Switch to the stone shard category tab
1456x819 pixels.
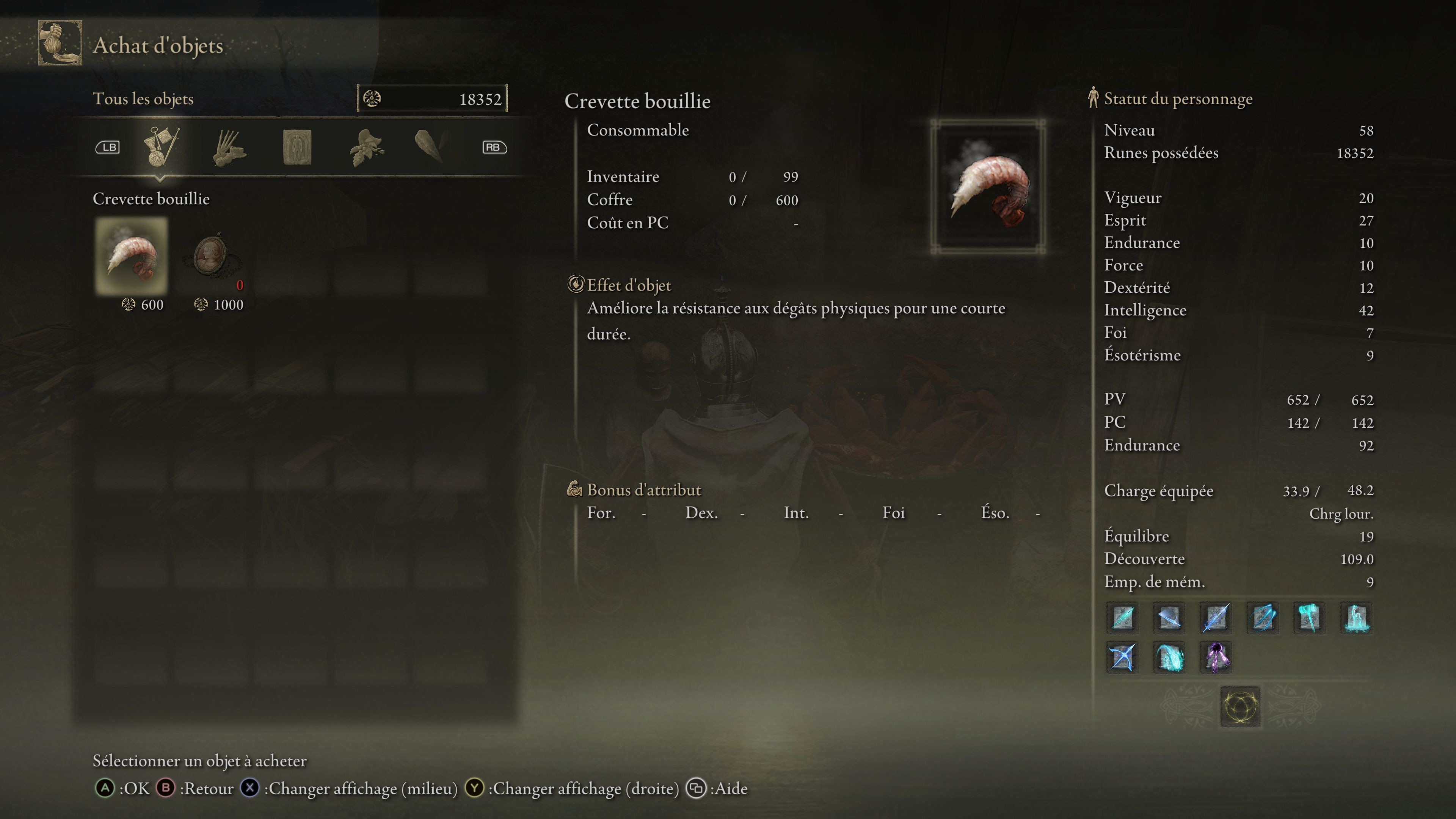[x=430, y=146]
